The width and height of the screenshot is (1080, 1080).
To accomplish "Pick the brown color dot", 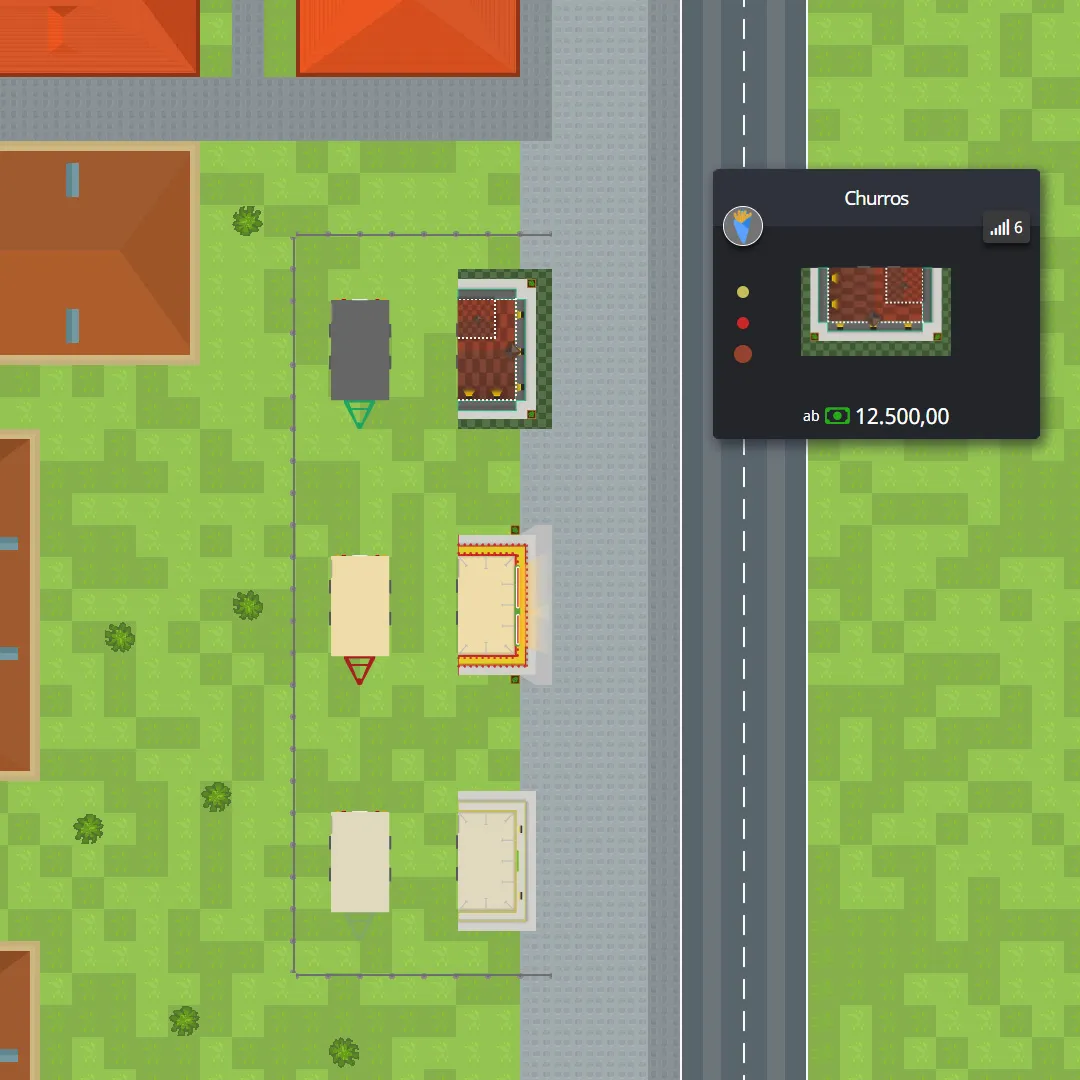I will pos(742,354).
